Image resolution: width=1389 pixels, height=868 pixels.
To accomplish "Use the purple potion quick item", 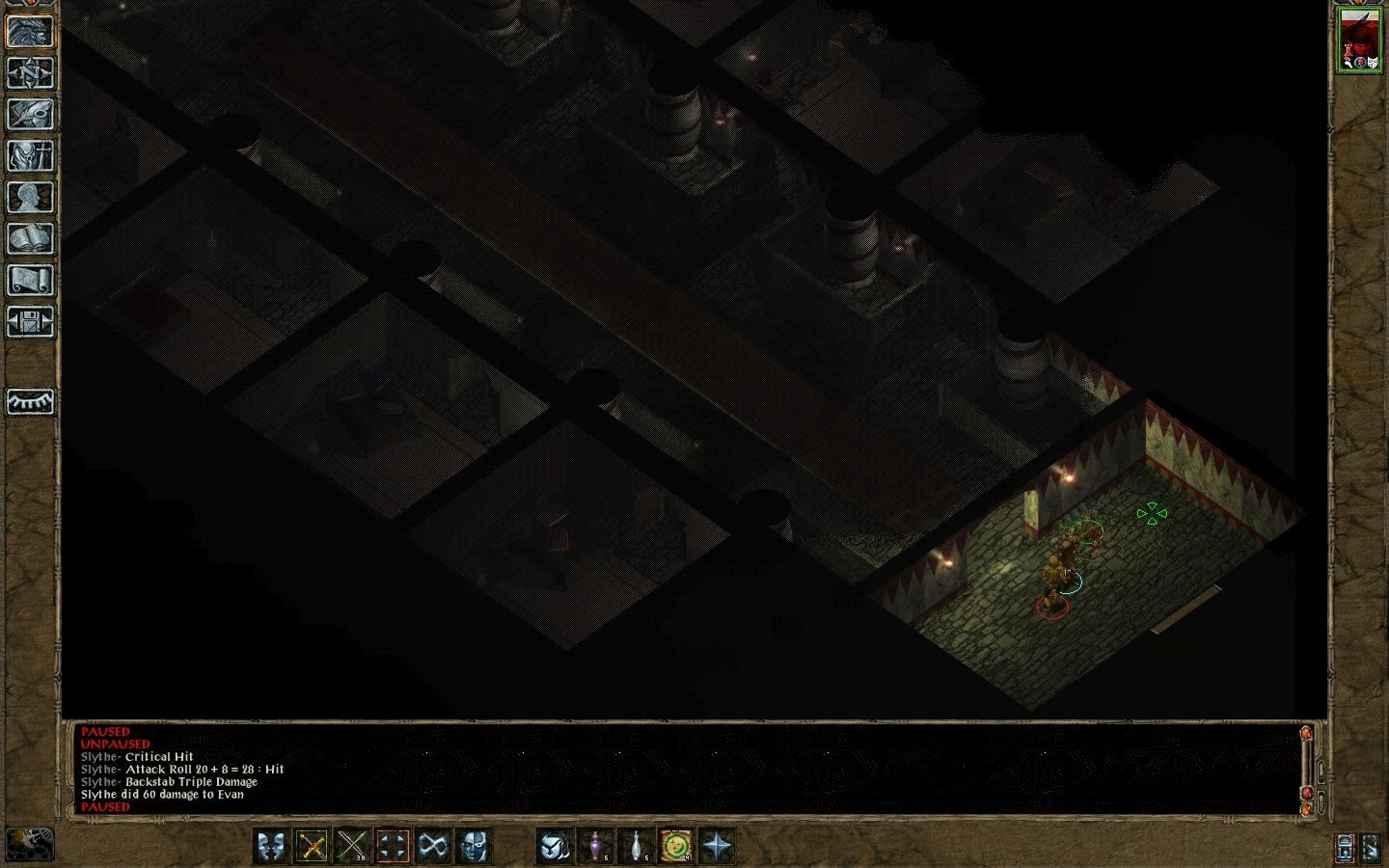I will tap(596, 847).
